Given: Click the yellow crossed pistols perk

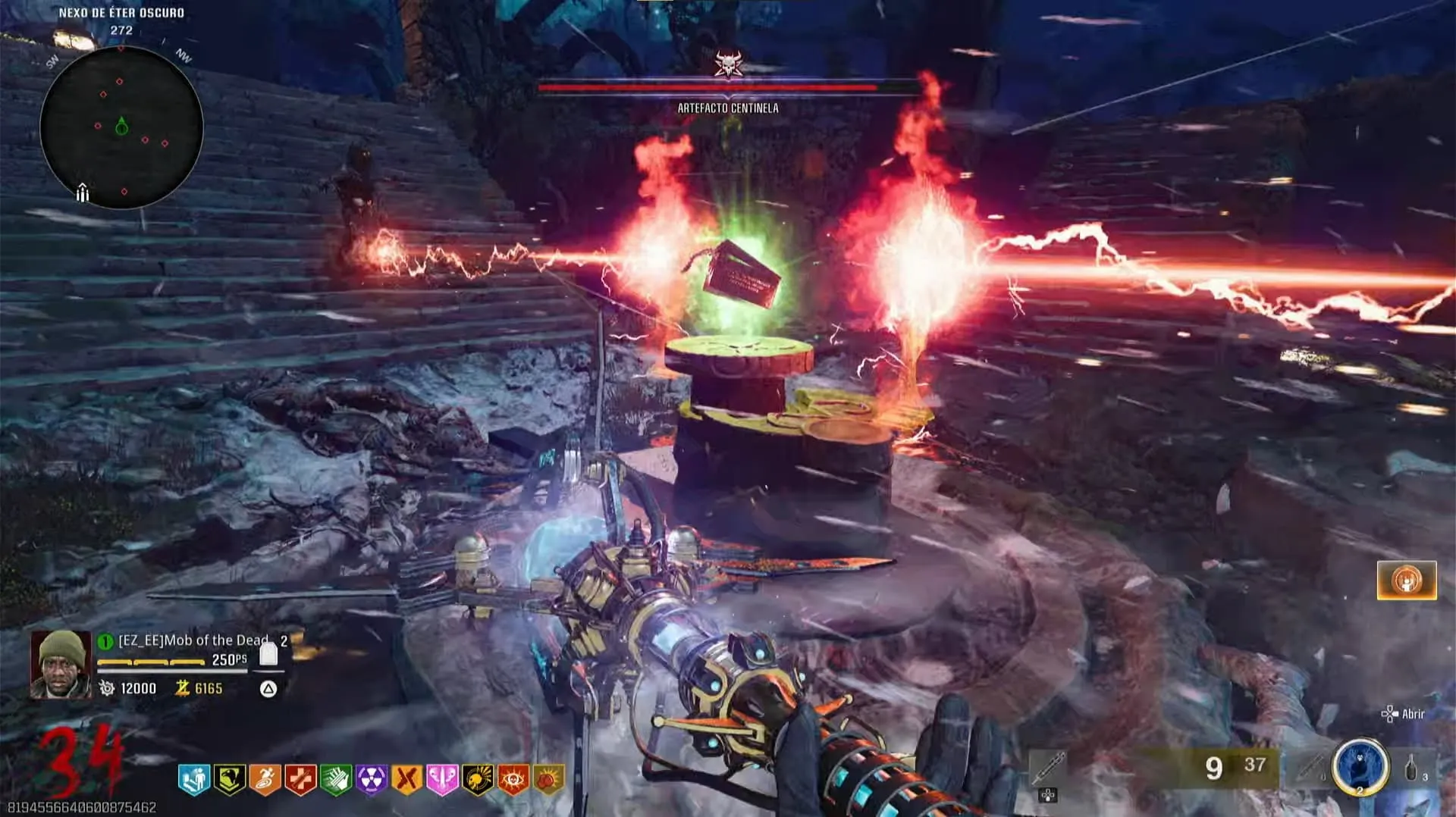Looking at the screenshot, I should tap(407, 779).
